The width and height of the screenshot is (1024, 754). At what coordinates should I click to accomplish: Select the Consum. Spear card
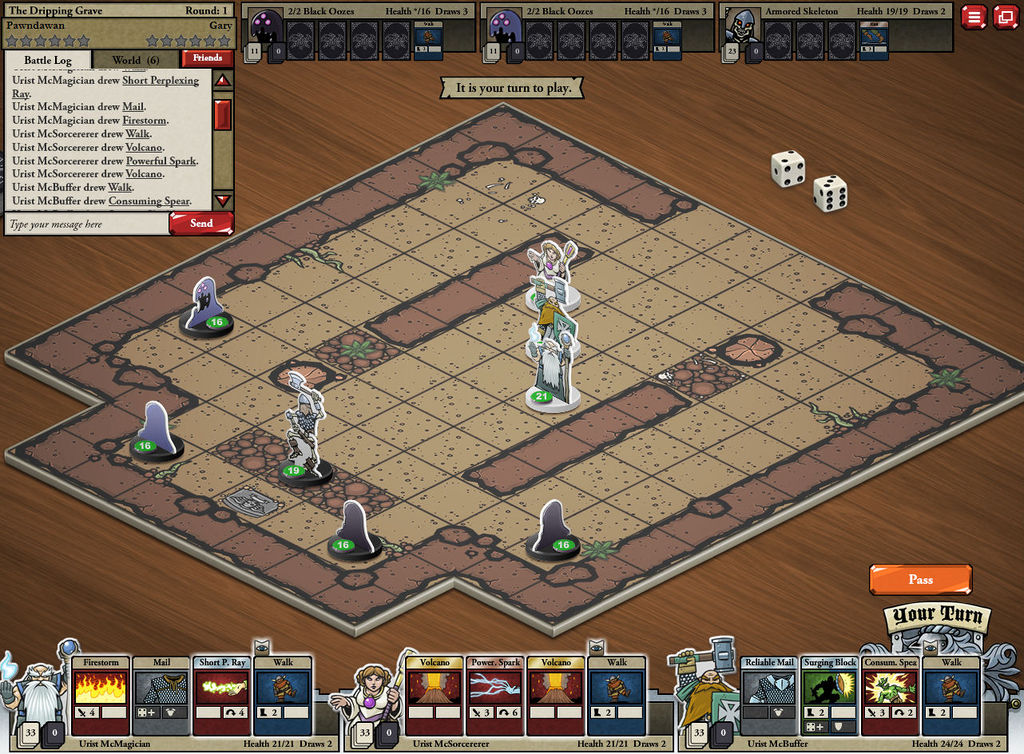click(891, 695)
